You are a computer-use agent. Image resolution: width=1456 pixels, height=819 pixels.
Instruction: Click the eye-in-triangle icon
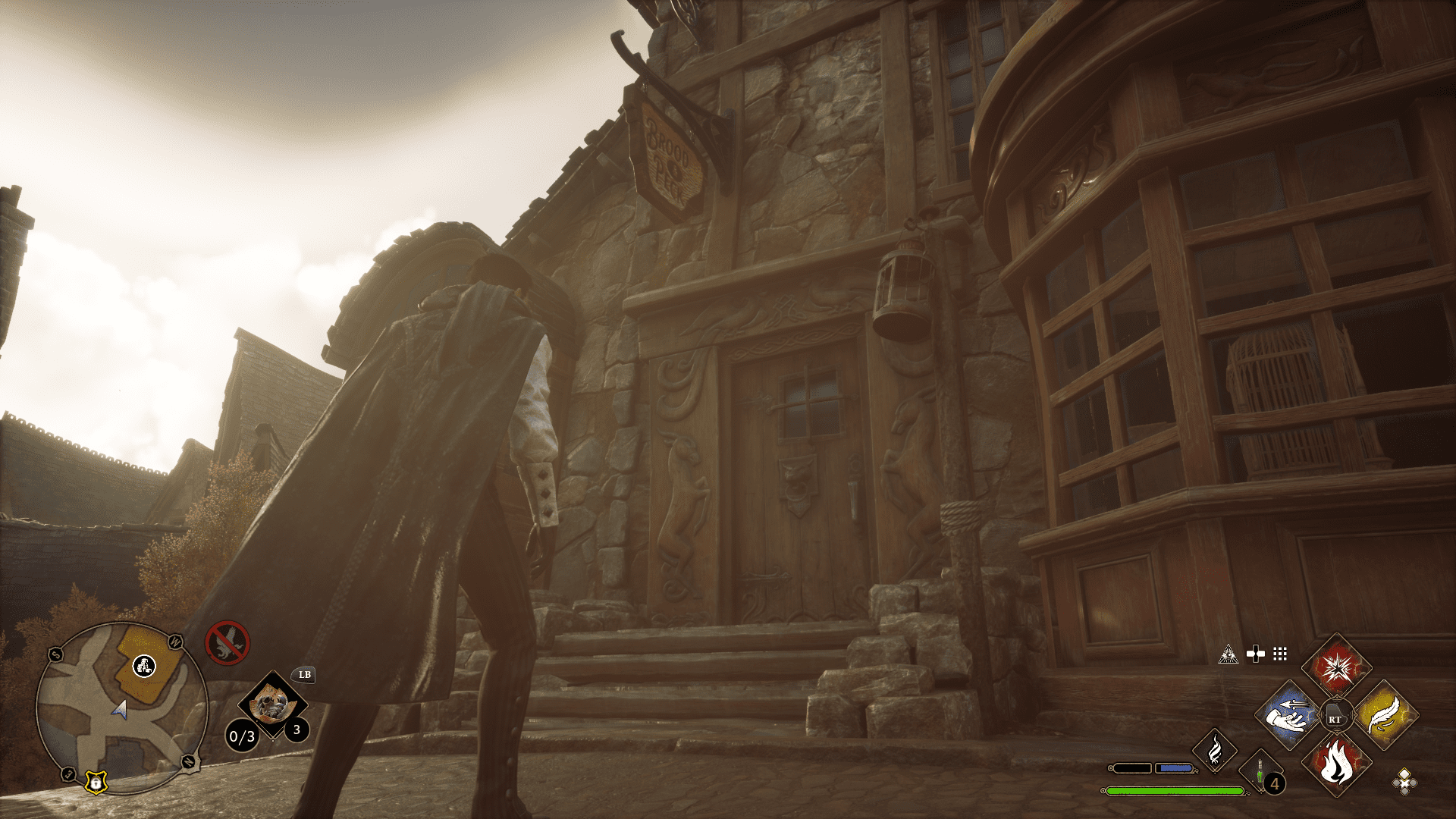coord(1228,654)
